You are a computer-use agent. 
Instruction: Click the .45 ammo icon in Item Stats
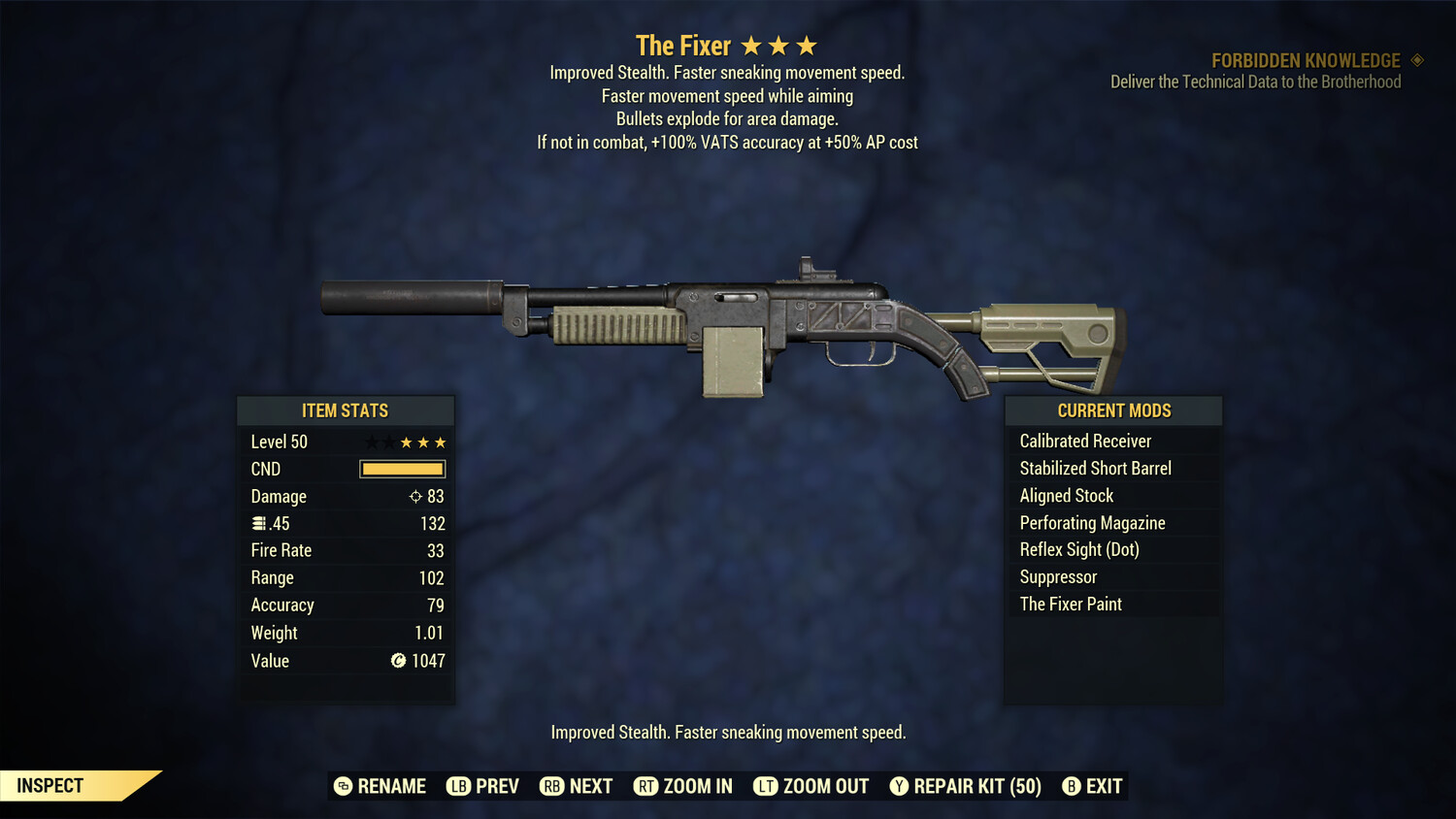pos(259,523)
